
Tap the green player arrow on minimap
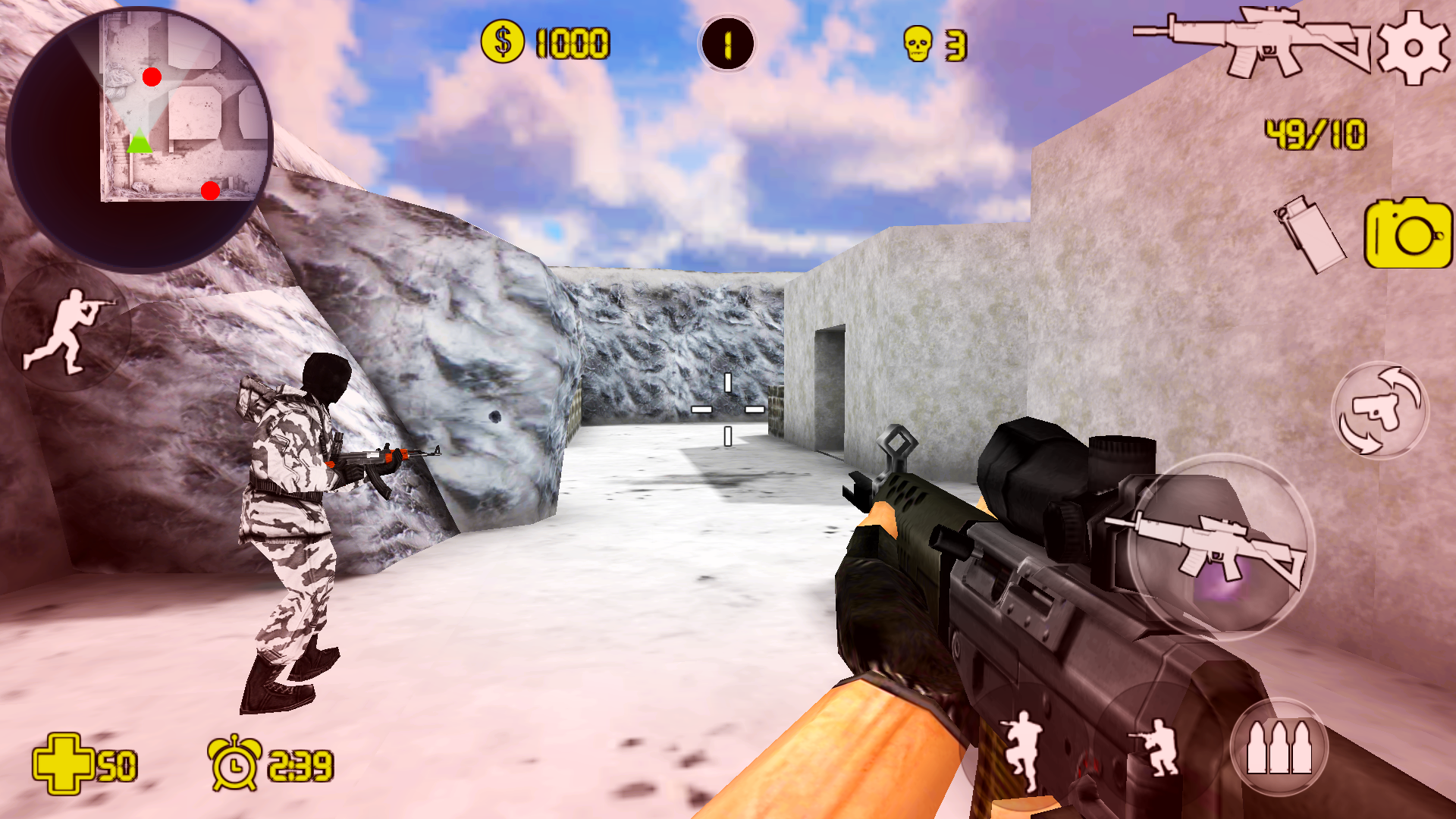tap(139, 140)
